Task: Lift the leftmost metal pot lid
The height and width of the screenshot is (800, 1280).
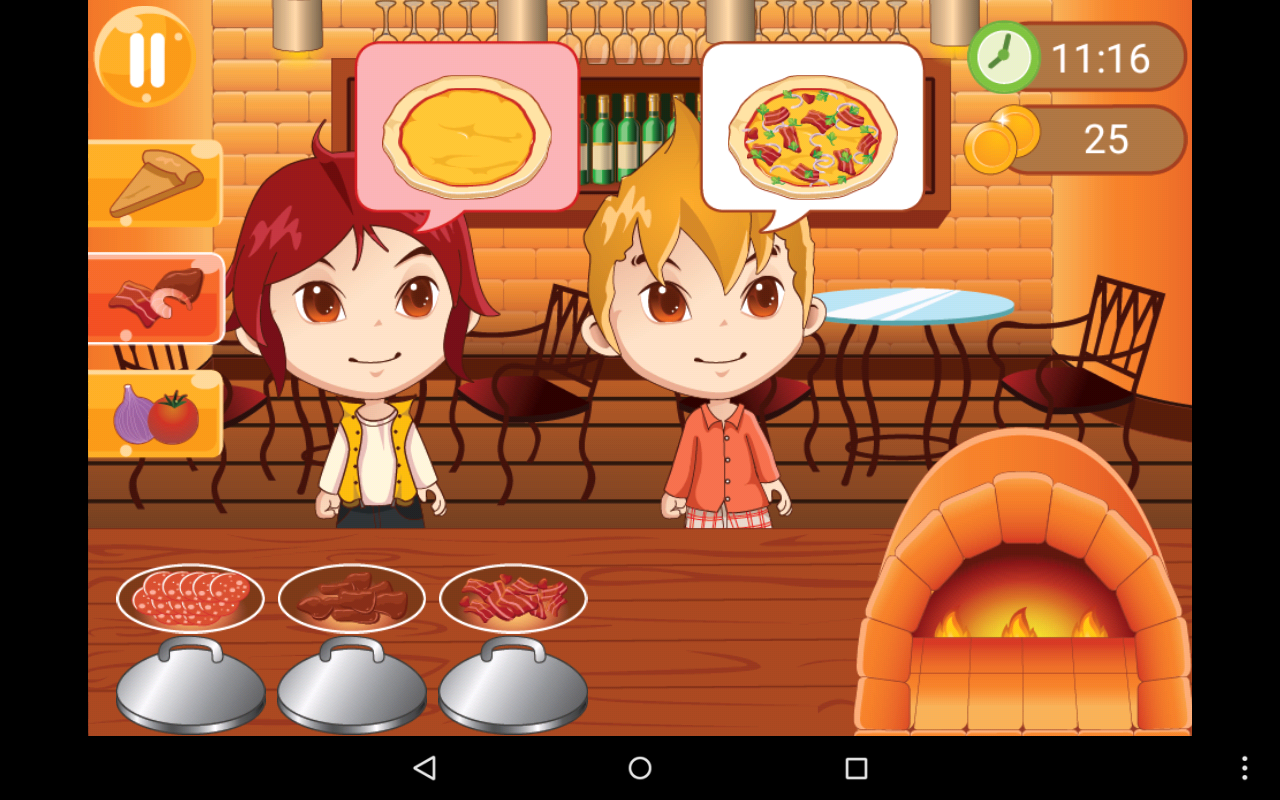Action: pyautogui.click(x=190, y=685)
